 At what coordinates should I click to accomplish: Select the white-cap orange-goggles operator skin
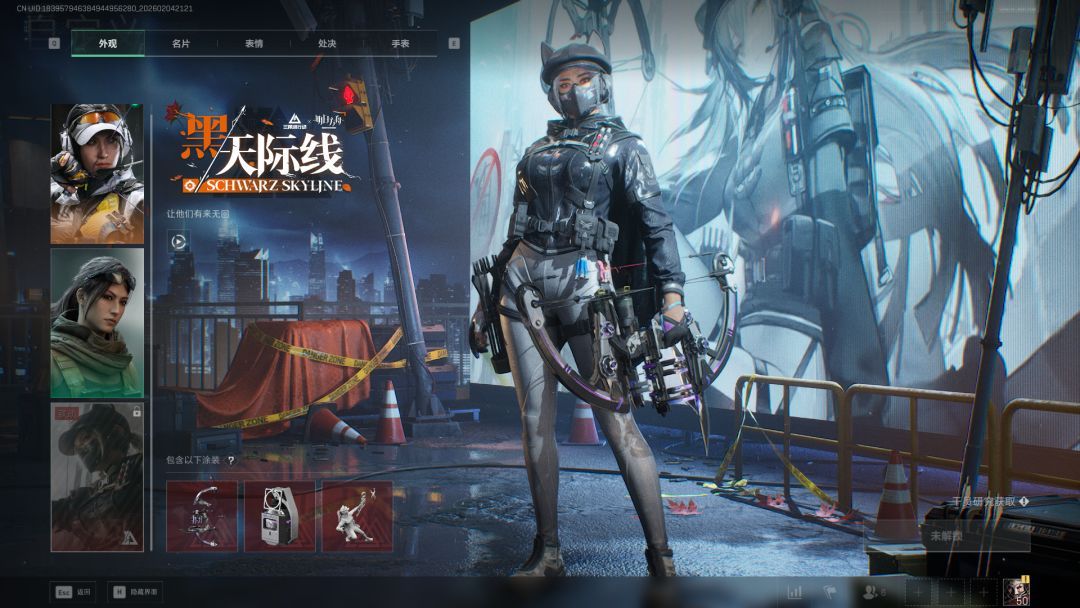[x=97, y=174]
